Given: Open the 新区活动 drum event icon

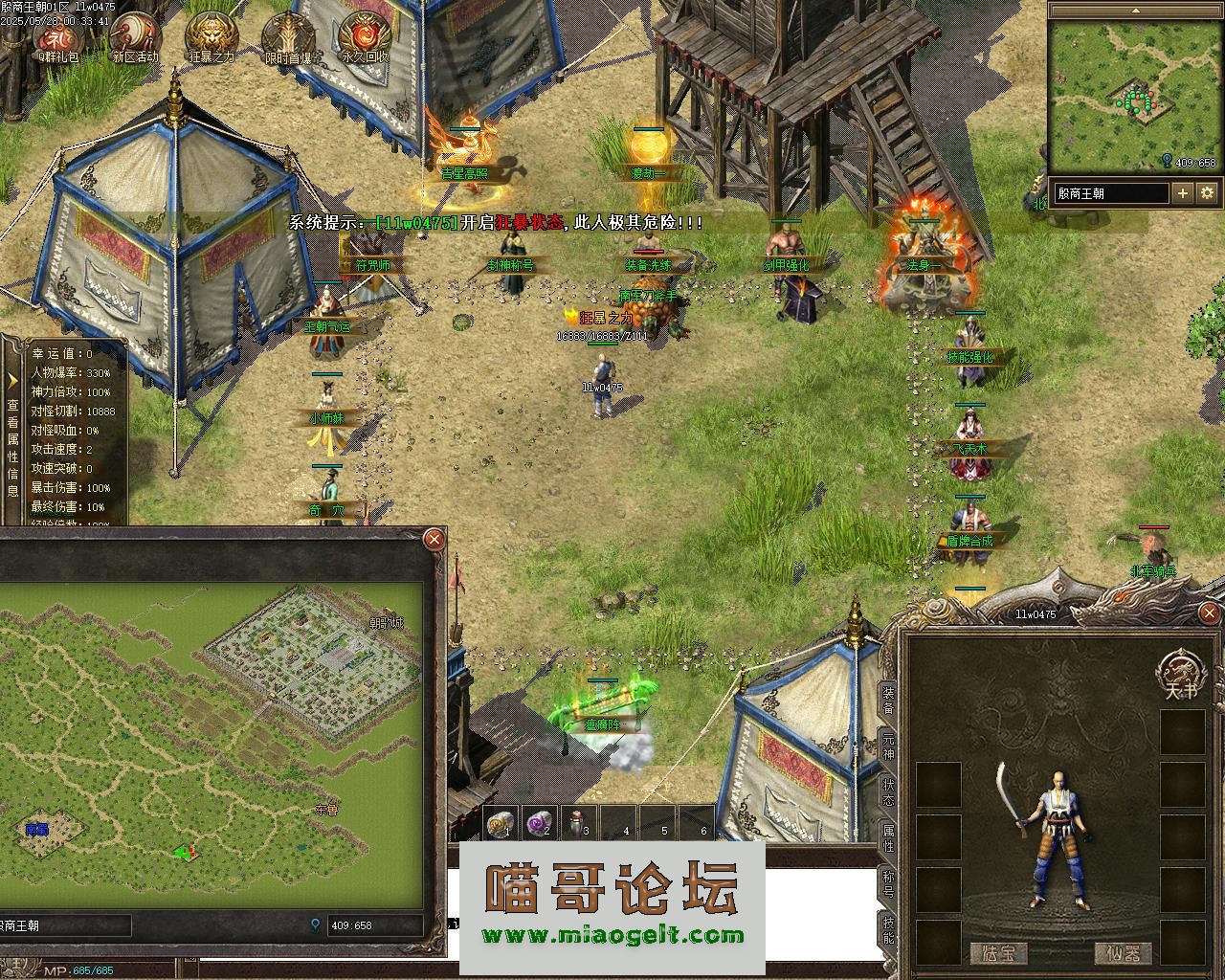Looking at the screenshot, I should point(134,36).
